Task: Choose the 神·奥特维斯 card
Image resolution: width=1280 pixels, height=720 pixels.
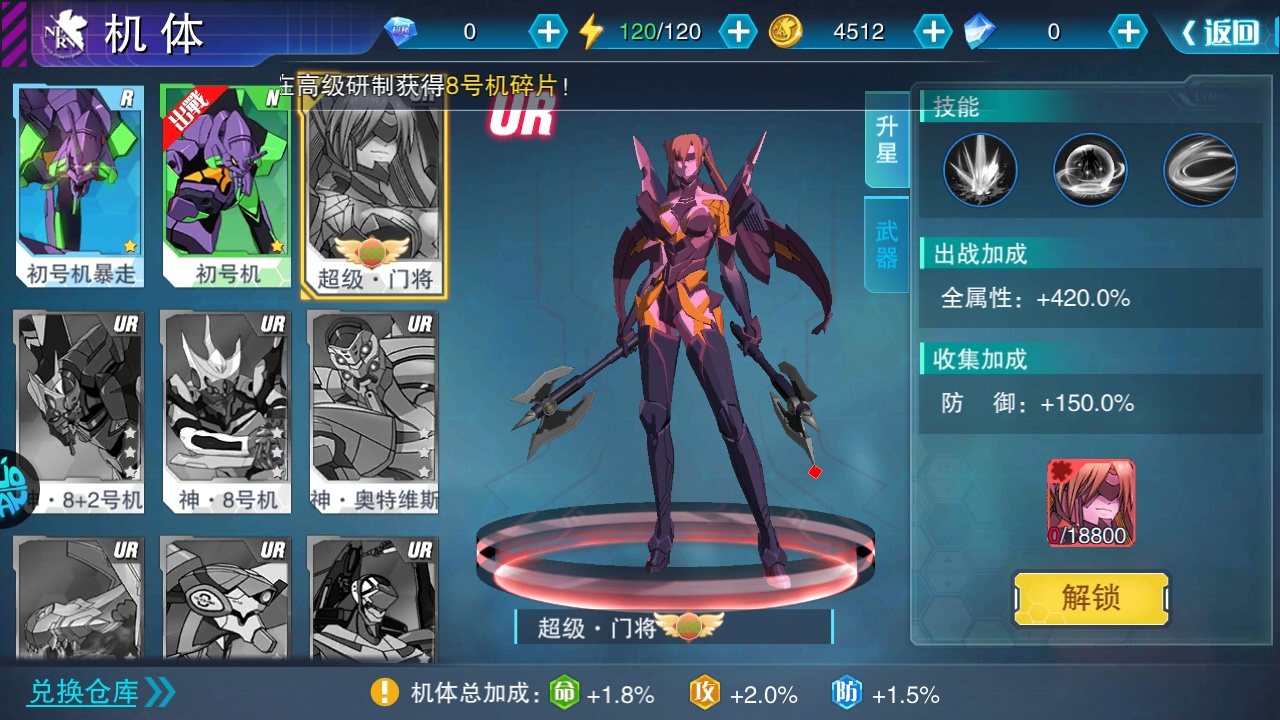Action: pos(374,412)
